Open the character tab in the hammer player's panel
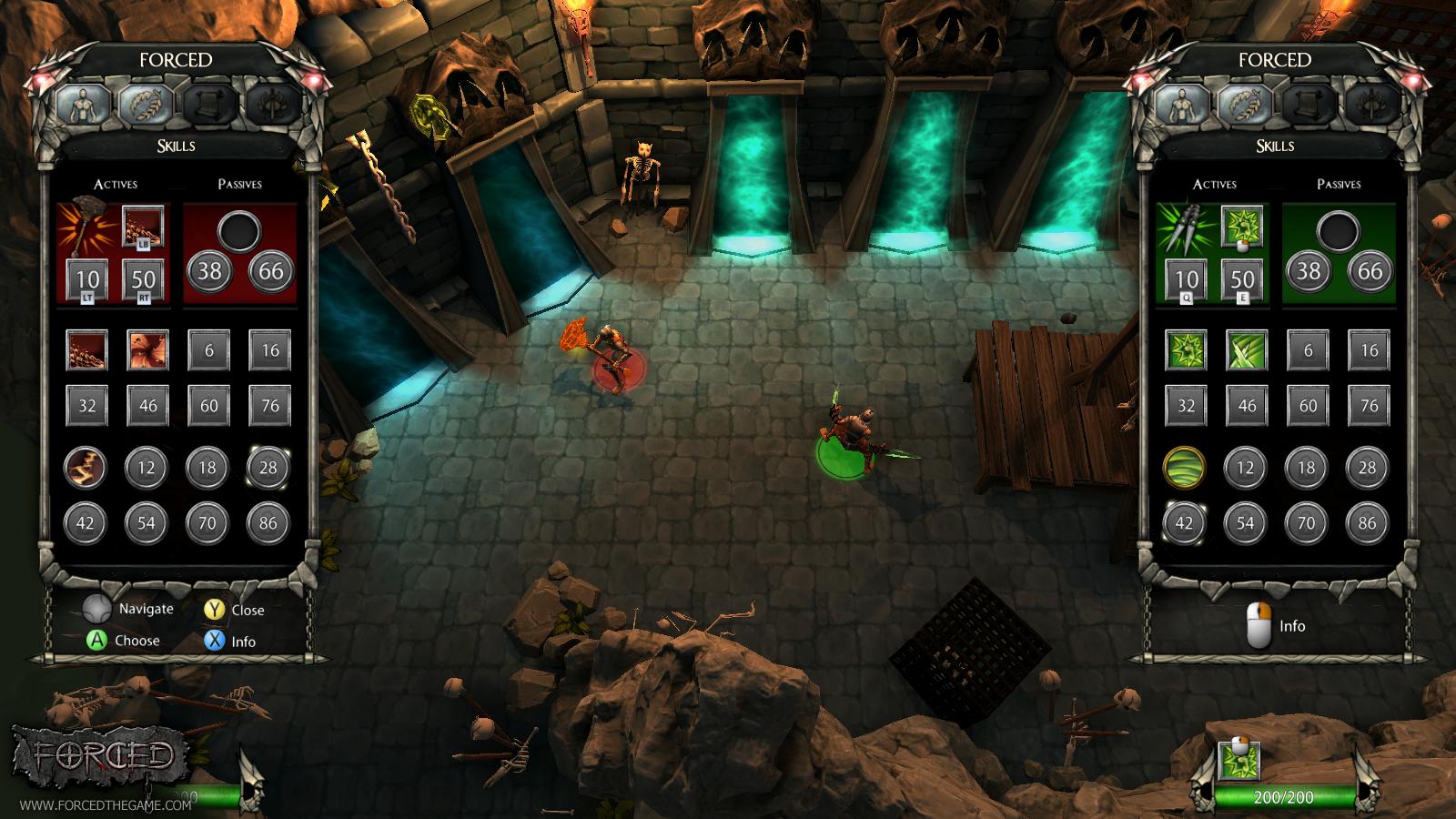1456x819 pixels. (x=83, y=102)
